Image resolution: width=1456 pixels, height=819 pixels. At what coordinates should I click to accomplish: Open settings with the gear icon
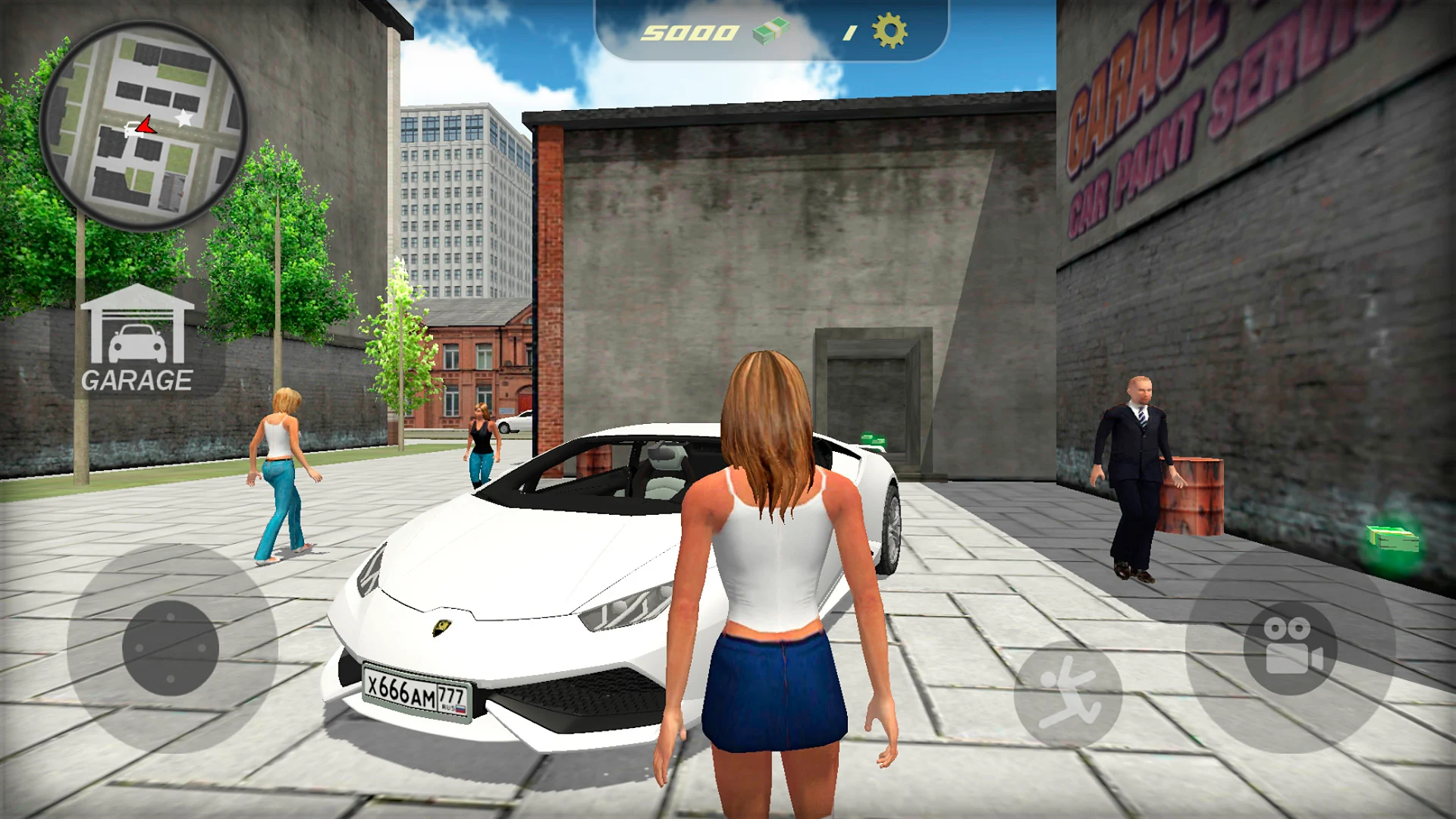(889, 32)
